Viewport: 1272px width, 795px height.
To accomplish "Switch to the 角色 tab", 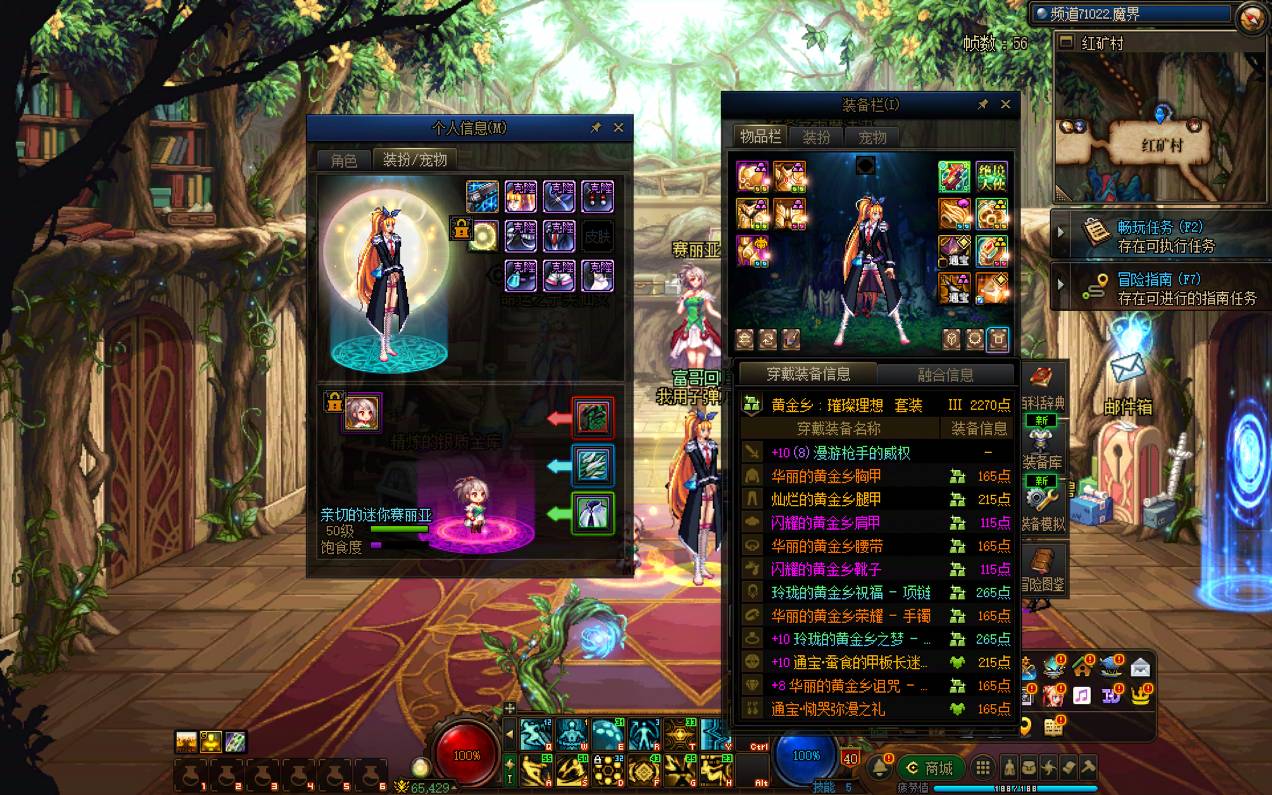I will click(x=344, y=160).
